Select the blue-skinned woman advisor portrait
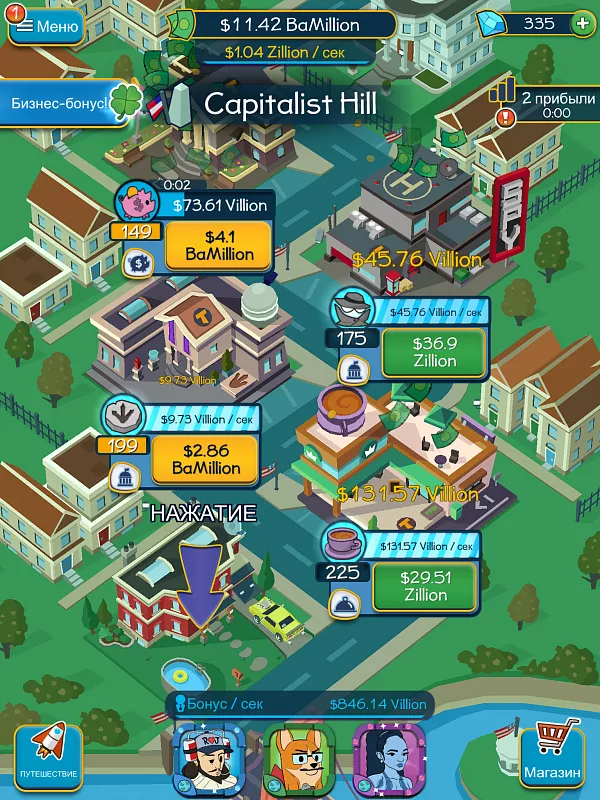 pos(388,757)
